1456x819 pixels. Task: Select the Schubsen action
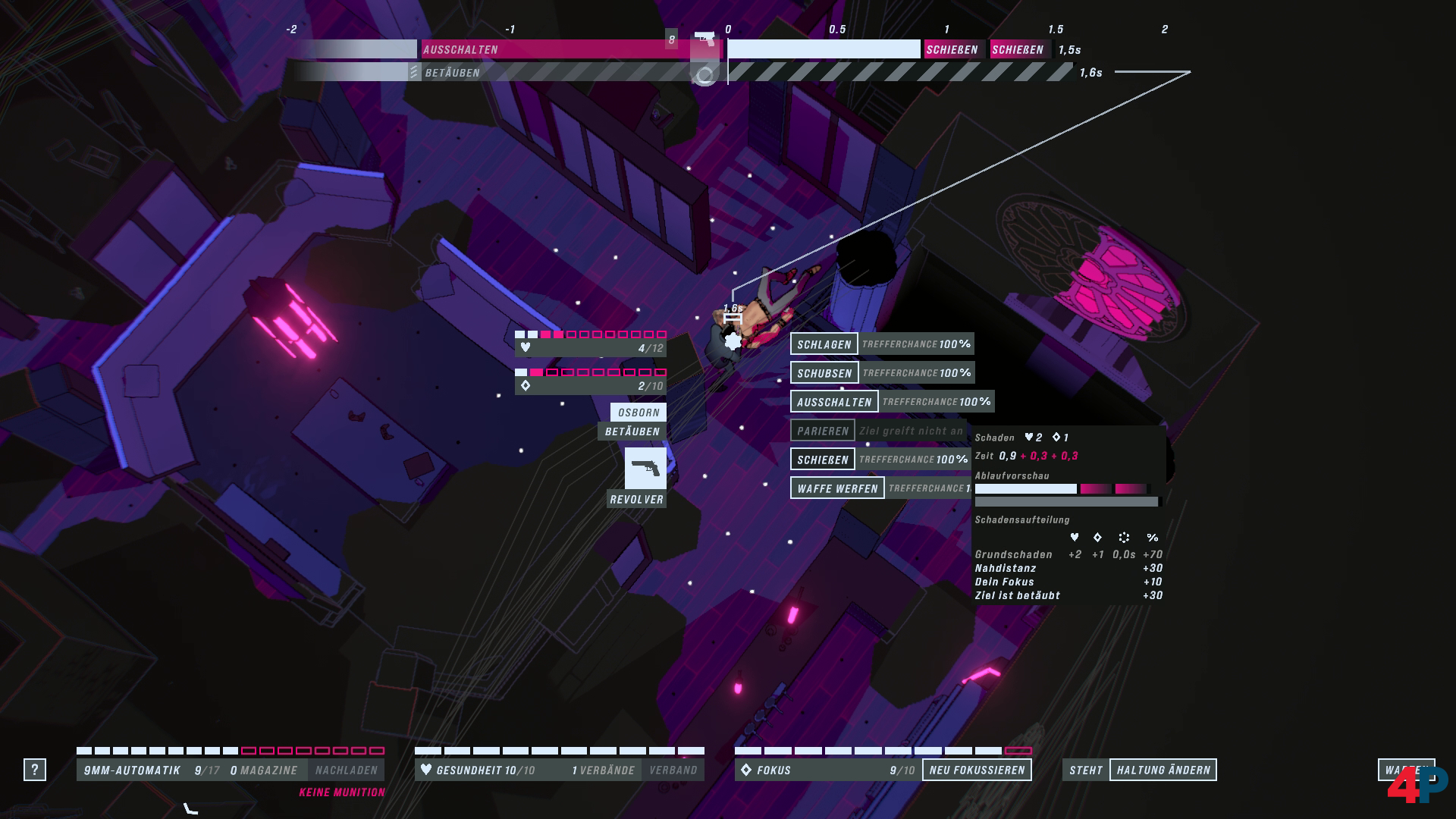[824, 373]
